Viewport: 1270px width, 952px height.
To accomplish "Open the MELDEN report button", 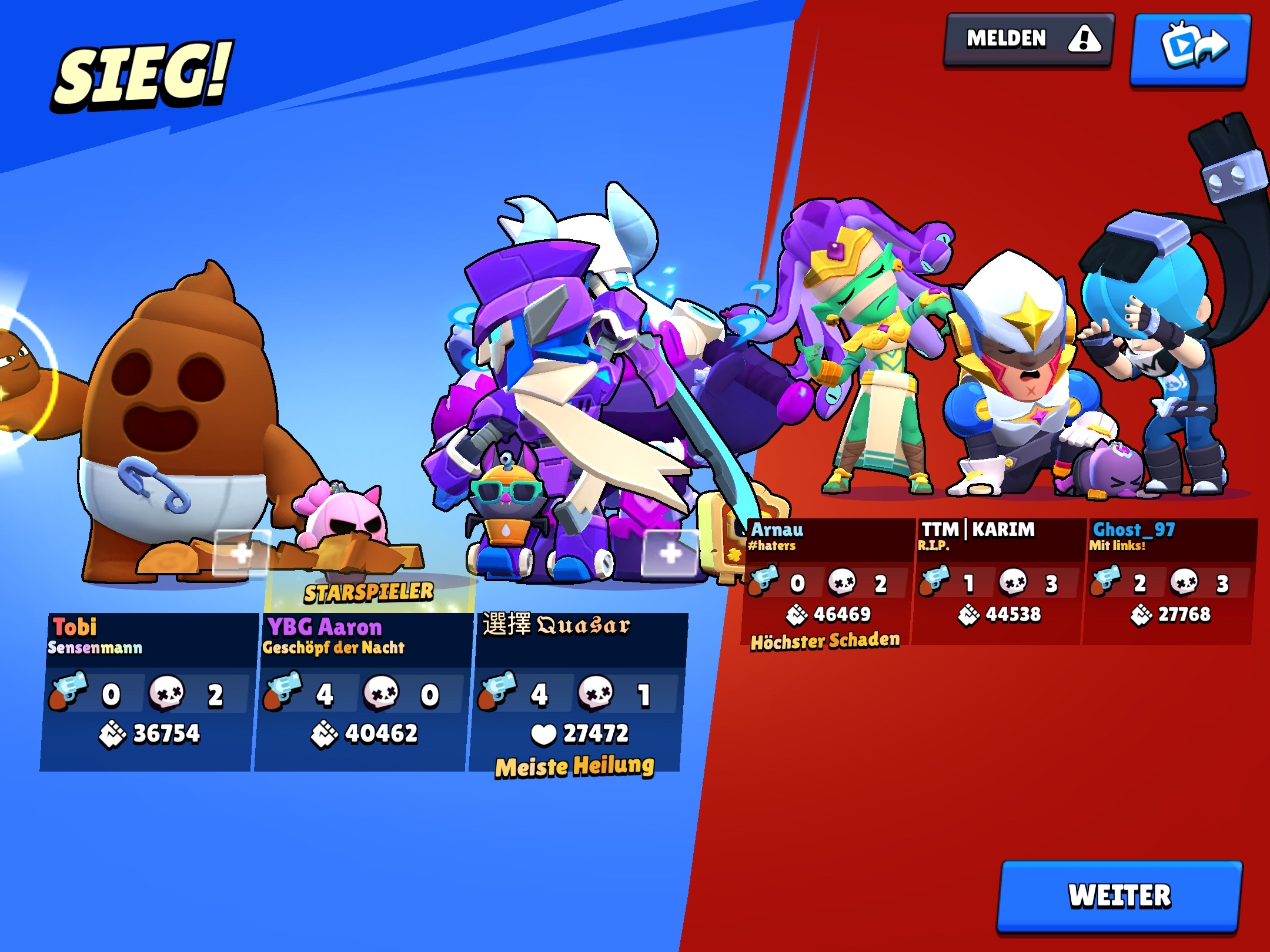I will [1028, 40].
